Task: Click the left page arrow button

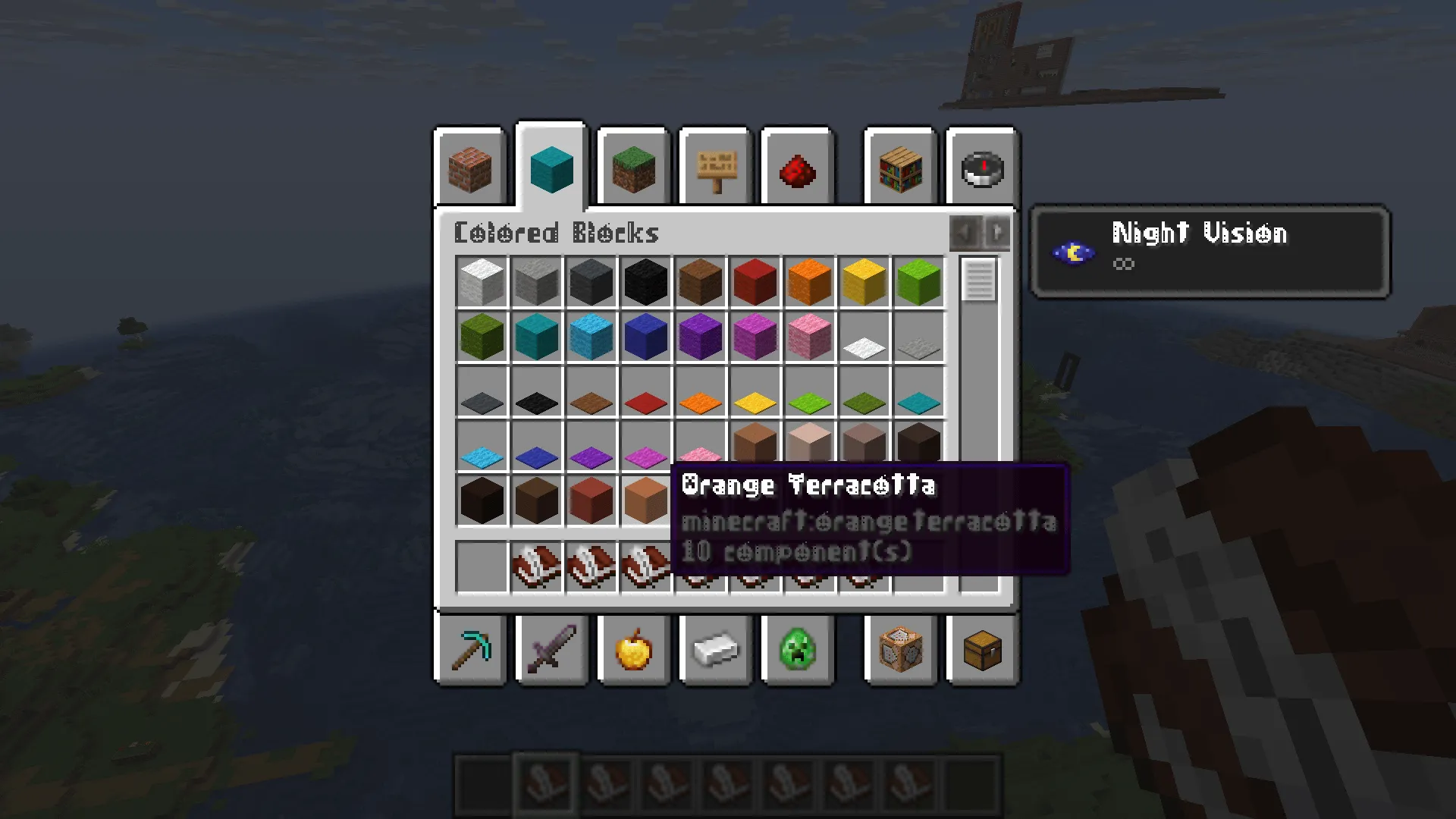Action: [964, 233]
